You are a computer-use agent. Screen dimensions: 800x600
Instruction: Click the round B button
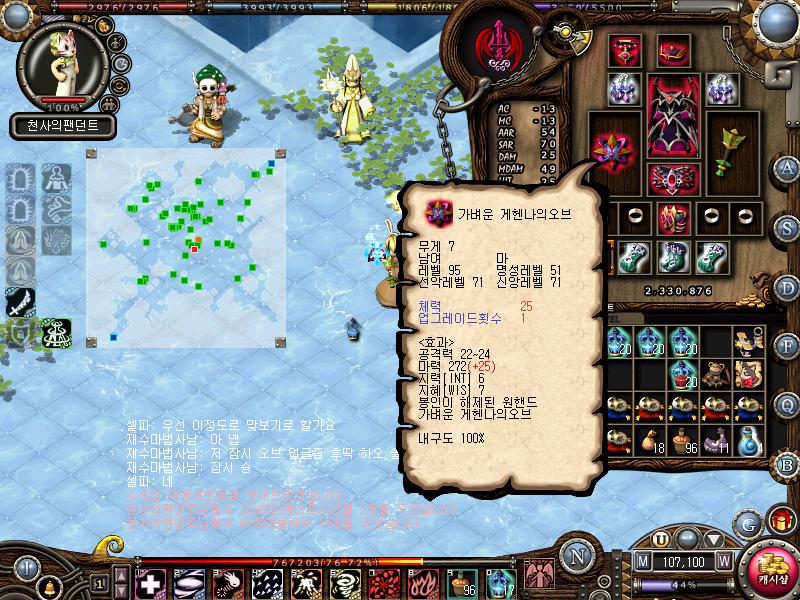788,463
